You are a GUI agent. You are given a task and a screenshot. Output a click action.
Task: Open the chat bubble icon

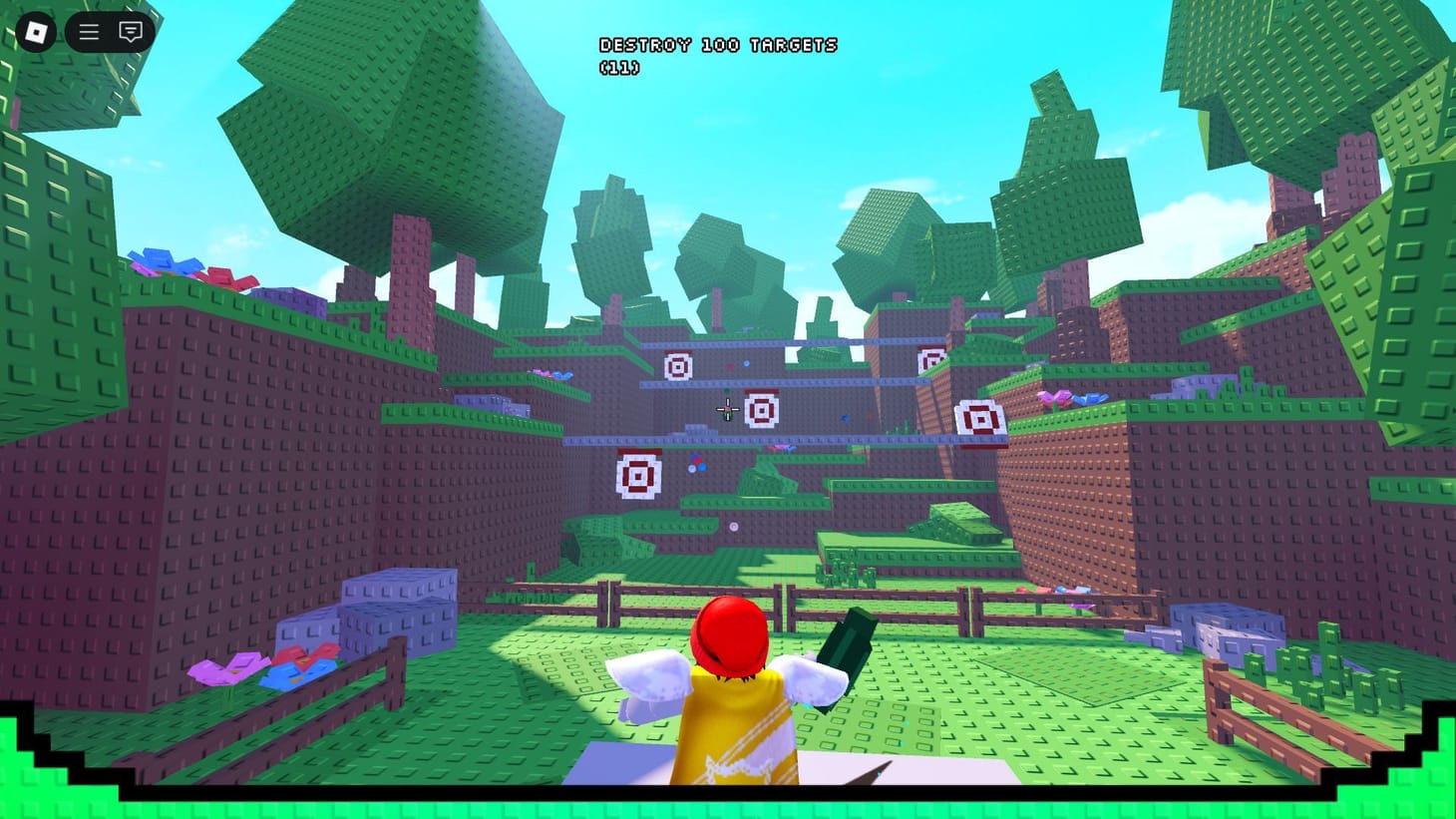[131, 31]
